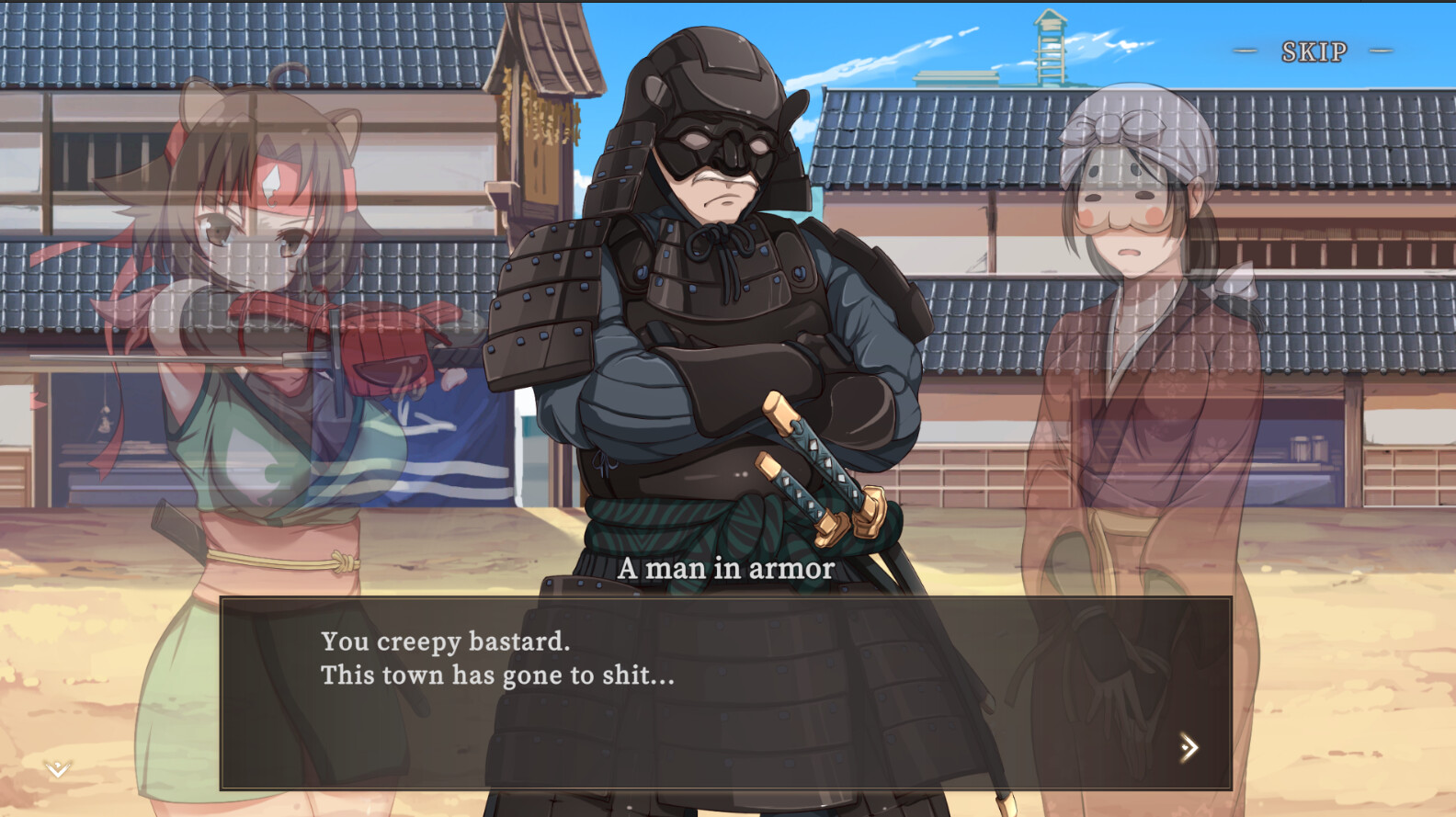
Task: Click the line 'This town has gone to shit...'
Action: pyautogui.click(x=496, y=676)
